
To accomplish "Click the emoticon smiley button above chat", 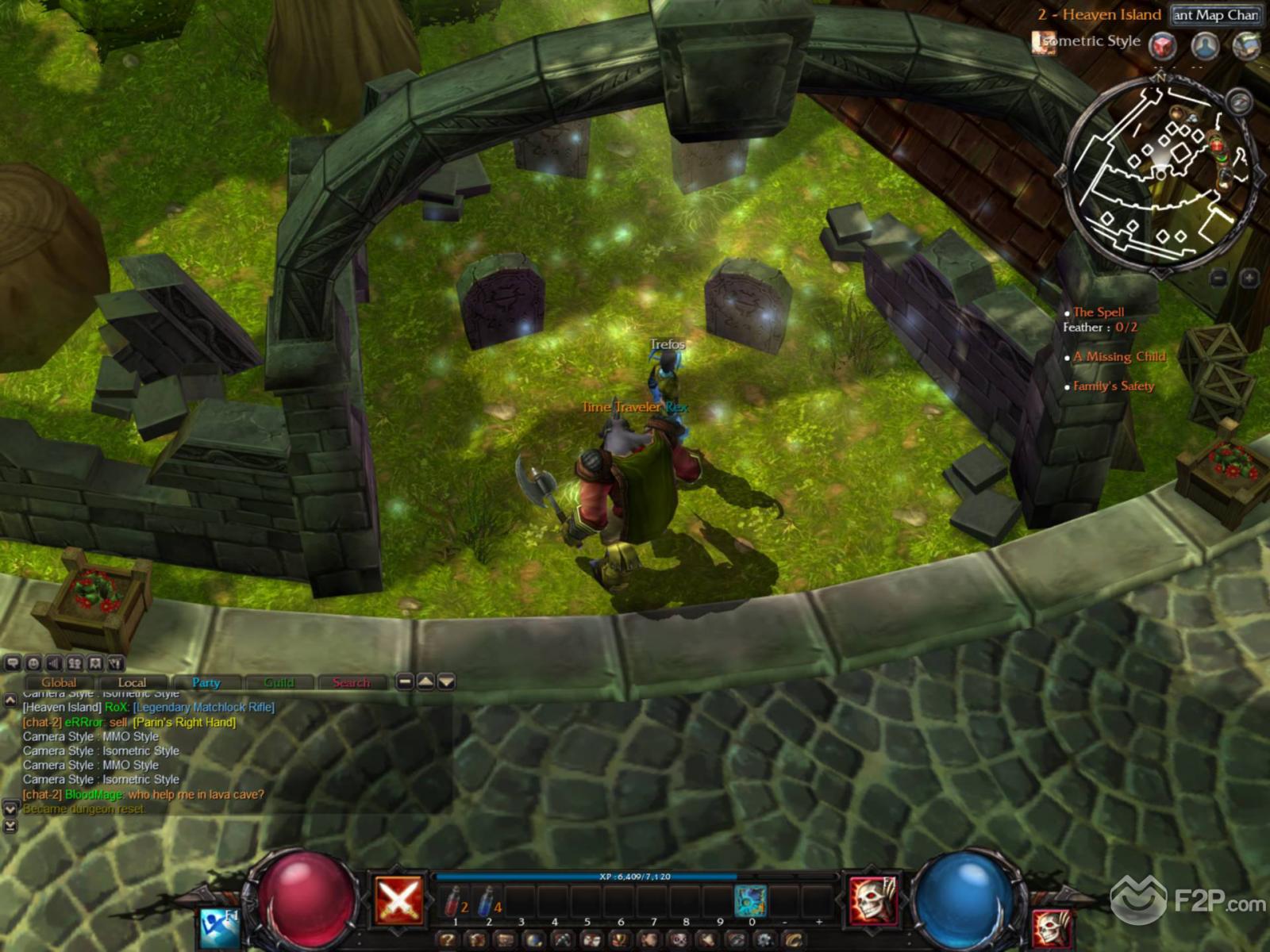I will click(33, 663).
